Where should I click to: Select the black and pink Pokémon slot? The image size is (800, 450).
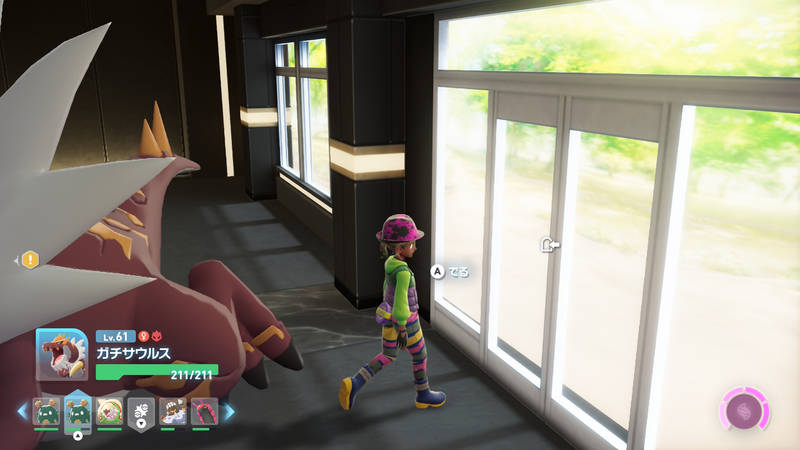[x=203, y=411]
